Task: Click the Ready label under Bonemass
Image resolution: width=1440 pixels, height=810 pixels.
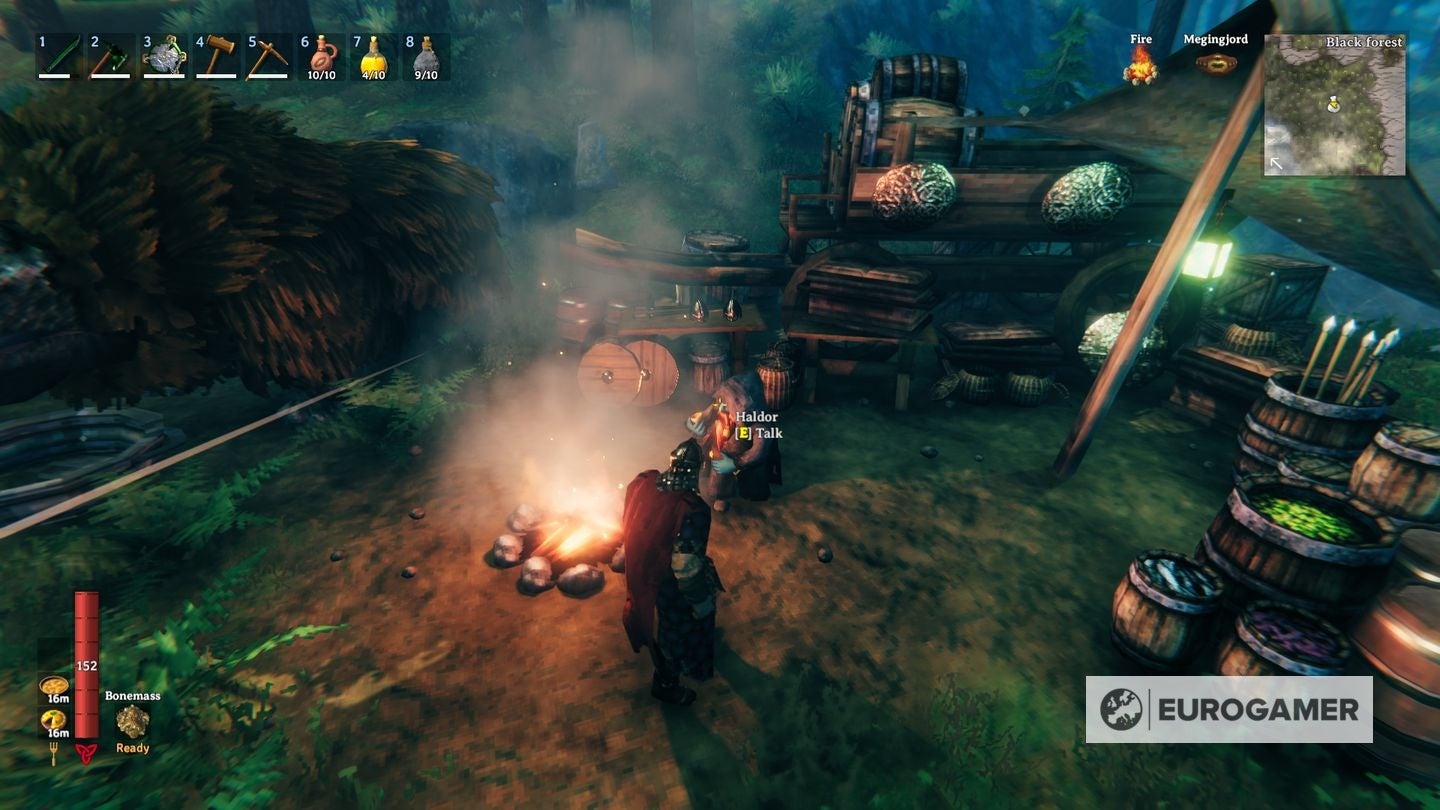Action: coord(131,746)
